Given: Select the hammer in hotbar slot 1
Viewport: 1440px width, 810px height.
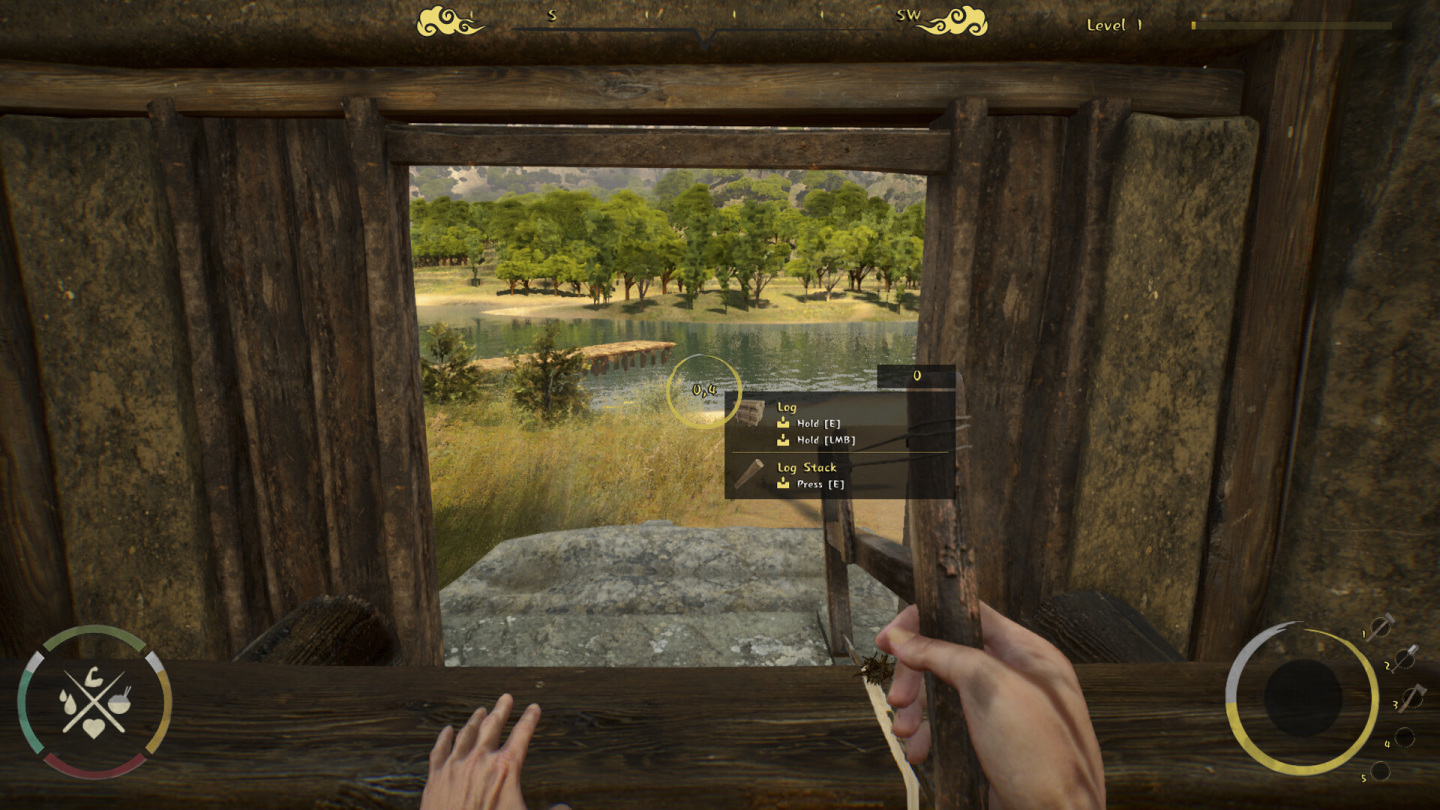Looking at the screenshot, I should (1380, 629).
